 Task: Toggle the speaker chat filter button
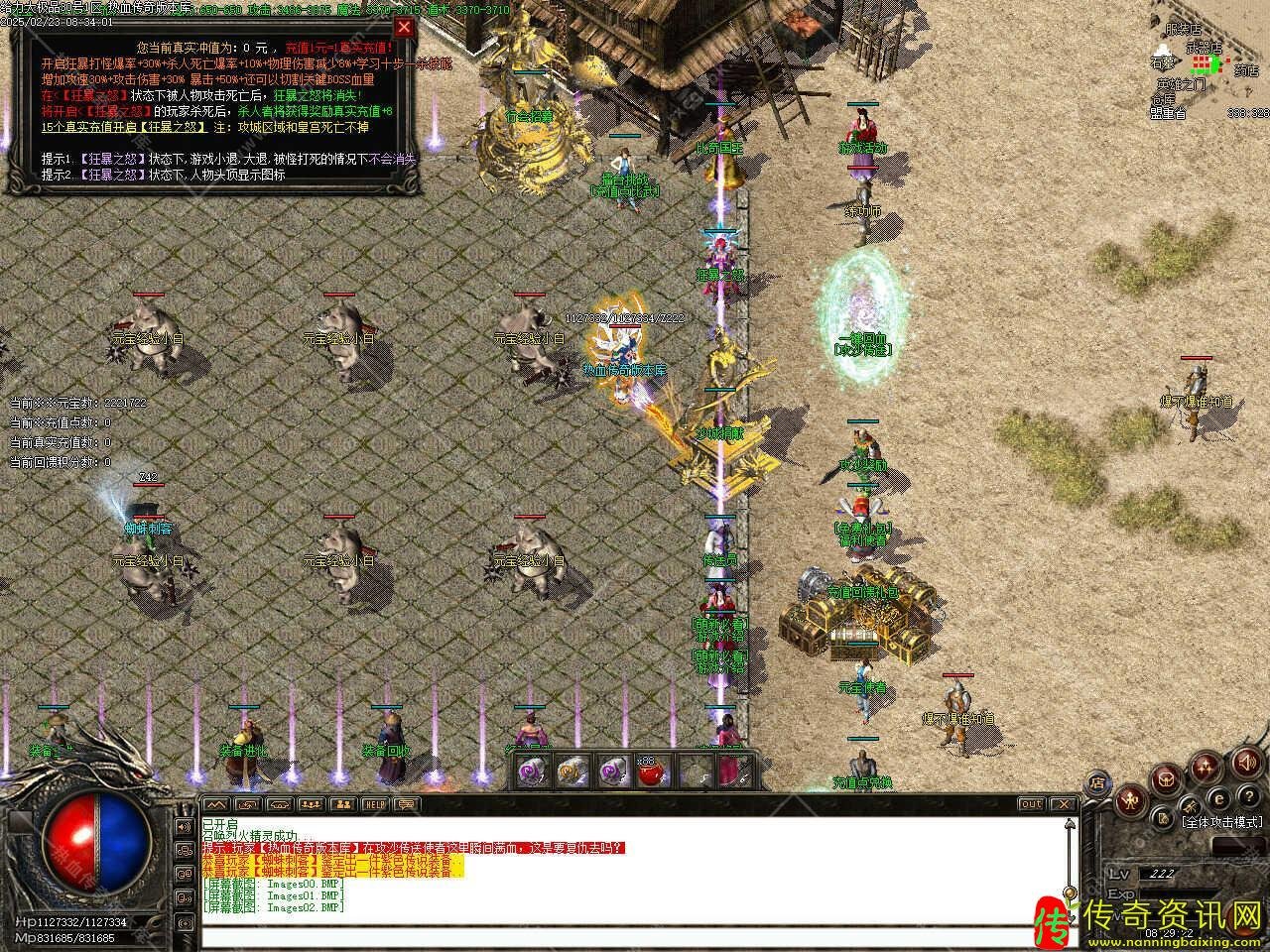click(184, 826)
